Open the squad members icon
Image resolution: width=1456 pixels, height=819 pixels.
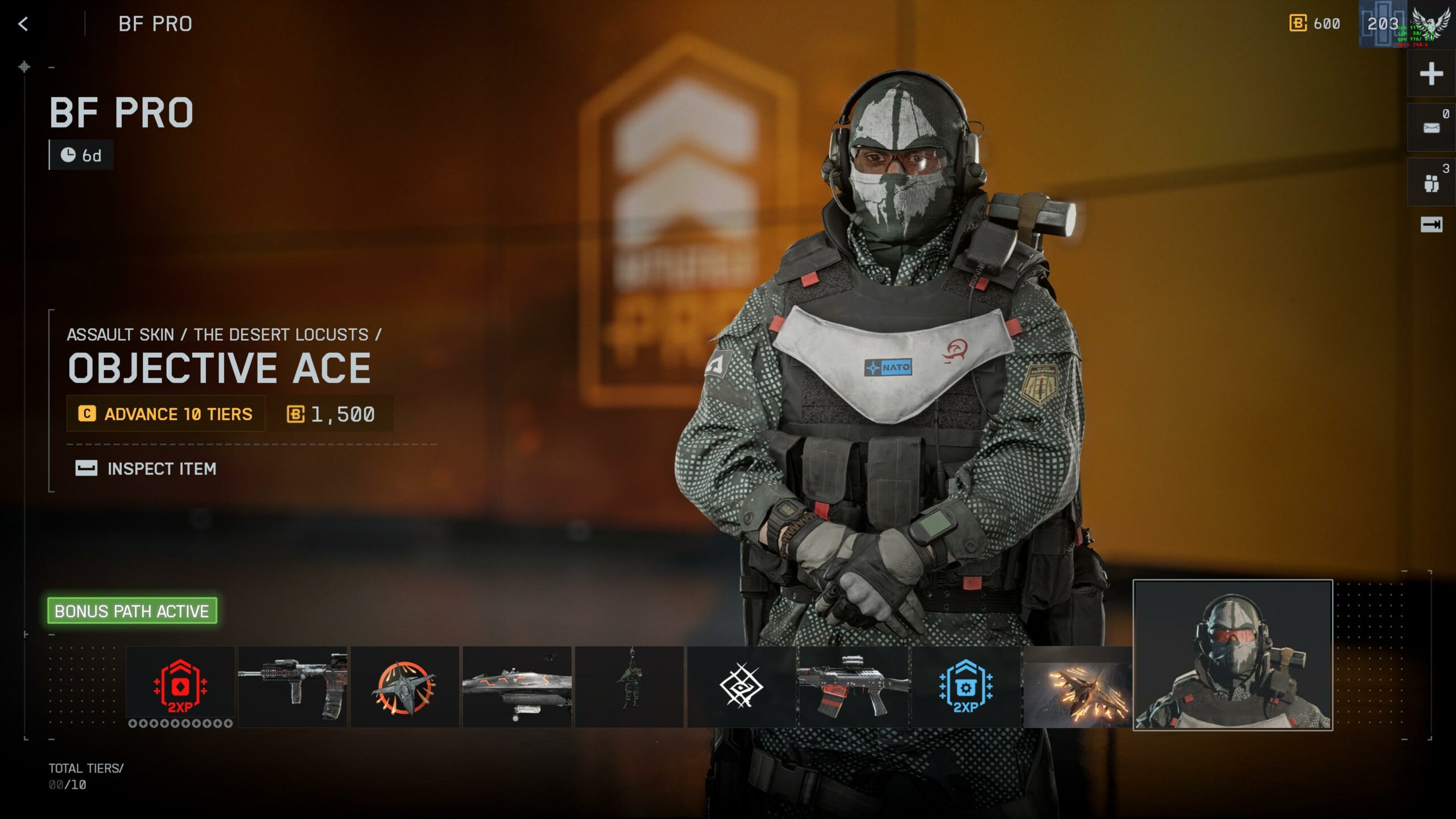coord(1431,183)
